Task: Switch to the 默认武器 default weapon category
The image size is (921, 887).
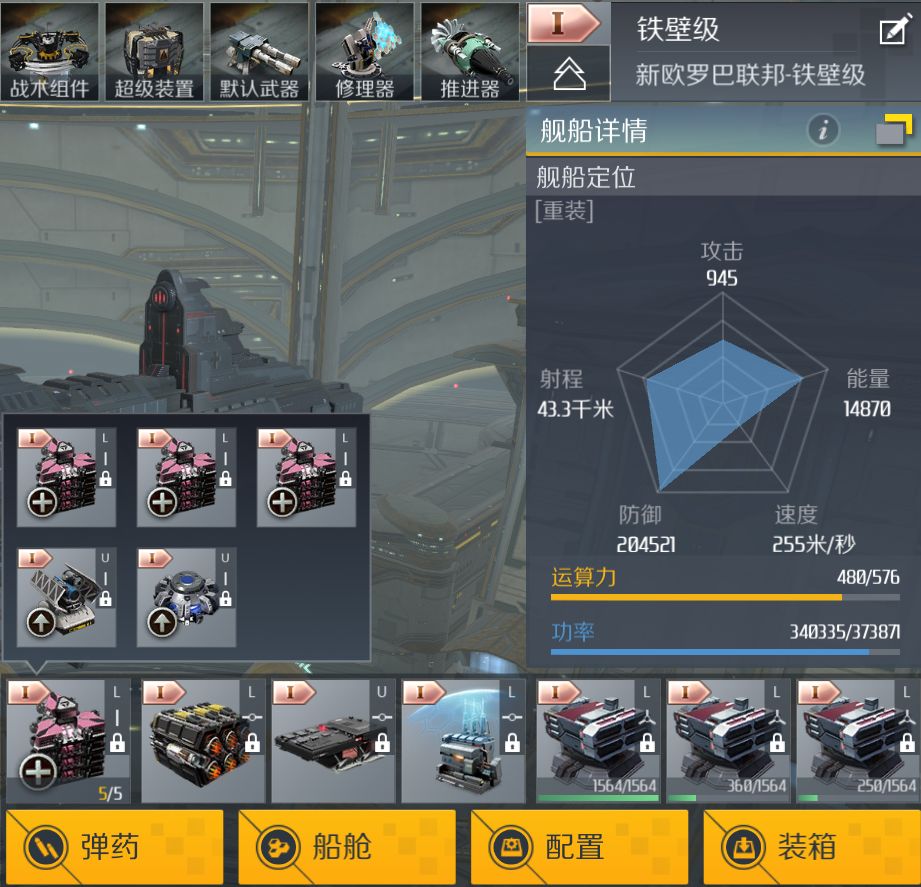Action: tap(259, 51)
